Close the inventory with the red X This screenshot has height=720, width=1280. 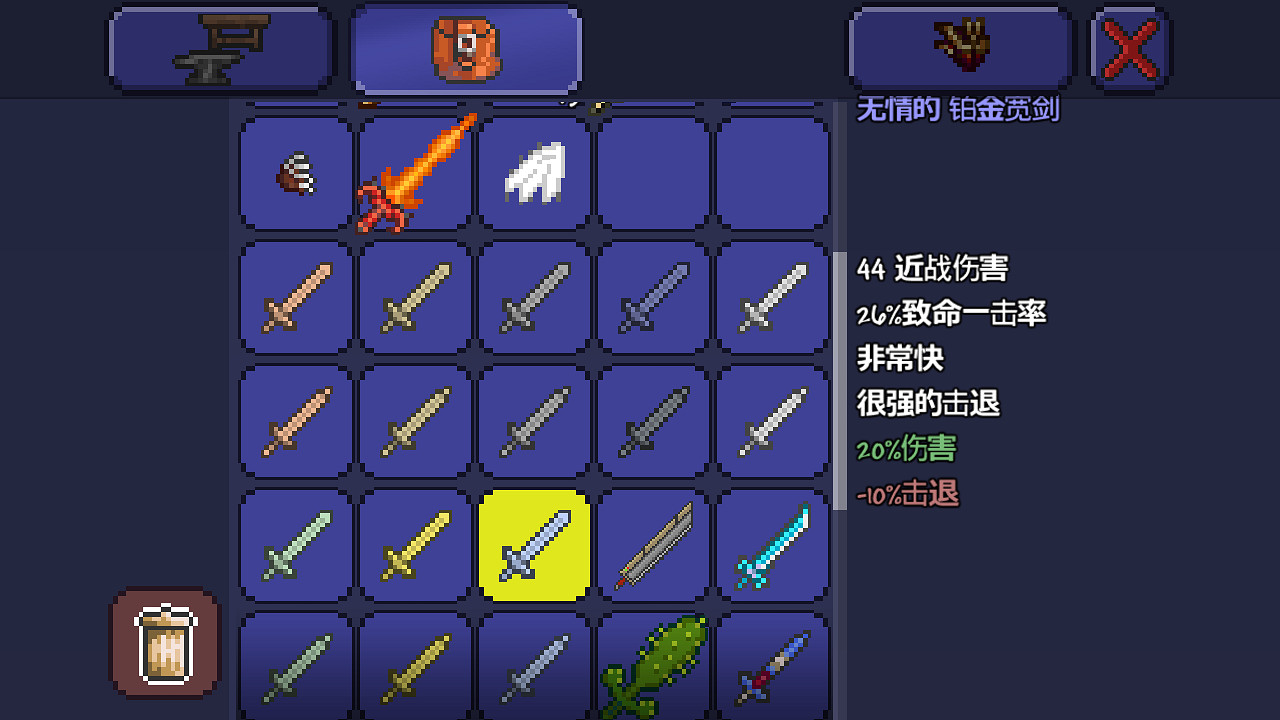tap(1128, 47)
